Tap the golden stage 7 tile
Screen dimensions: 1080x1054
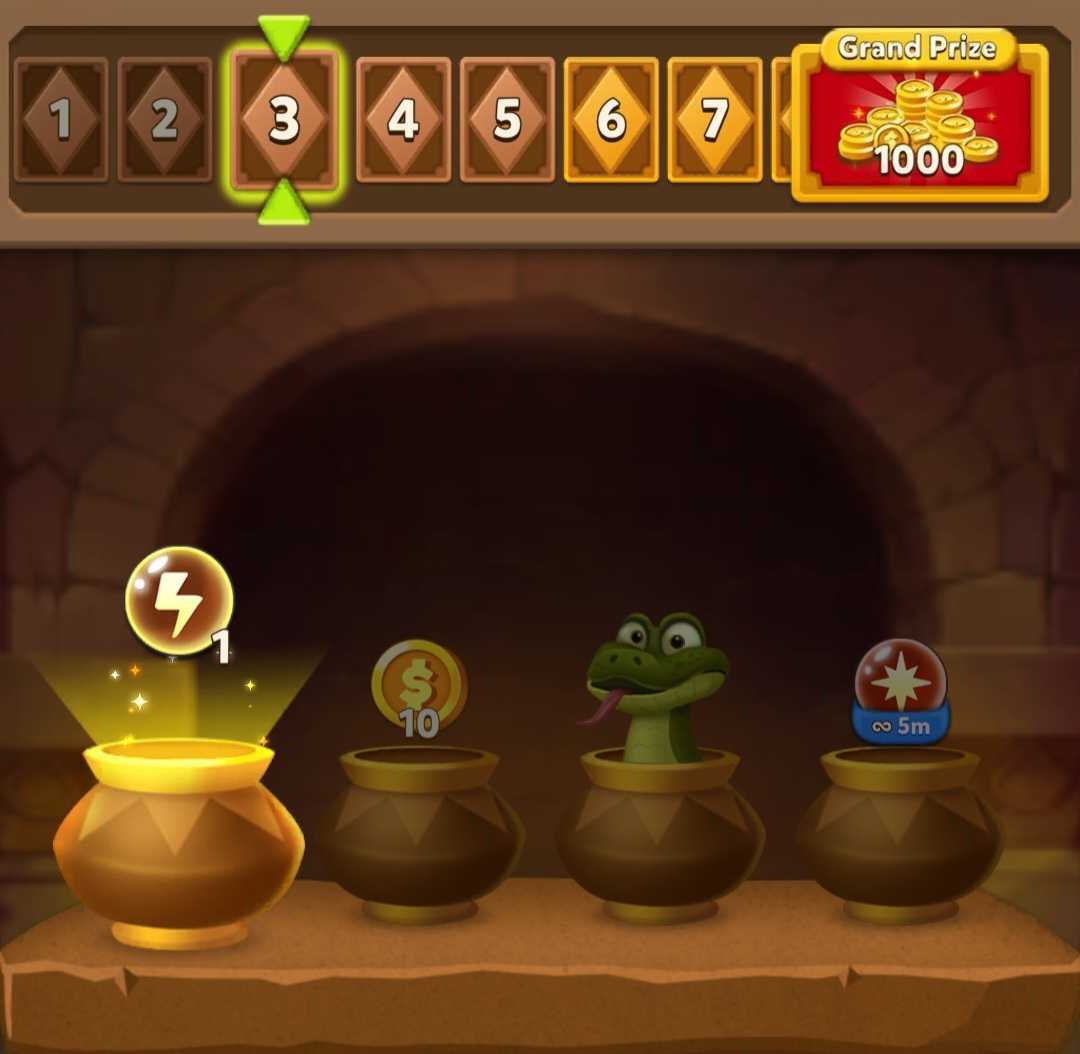pos(715,120)
